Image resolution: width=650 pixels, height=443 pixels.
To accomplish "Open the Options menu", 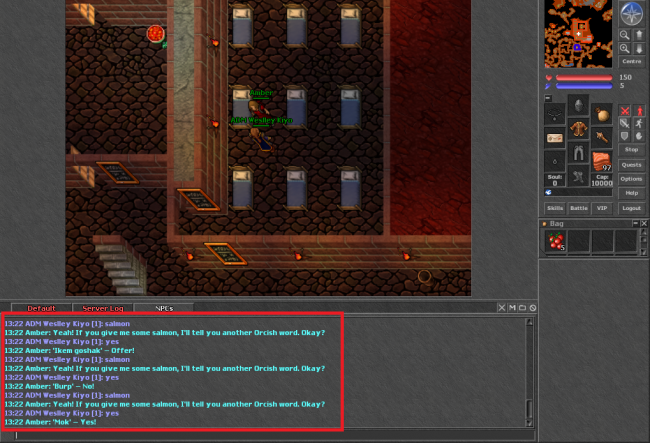I will (x=631, y=178).
